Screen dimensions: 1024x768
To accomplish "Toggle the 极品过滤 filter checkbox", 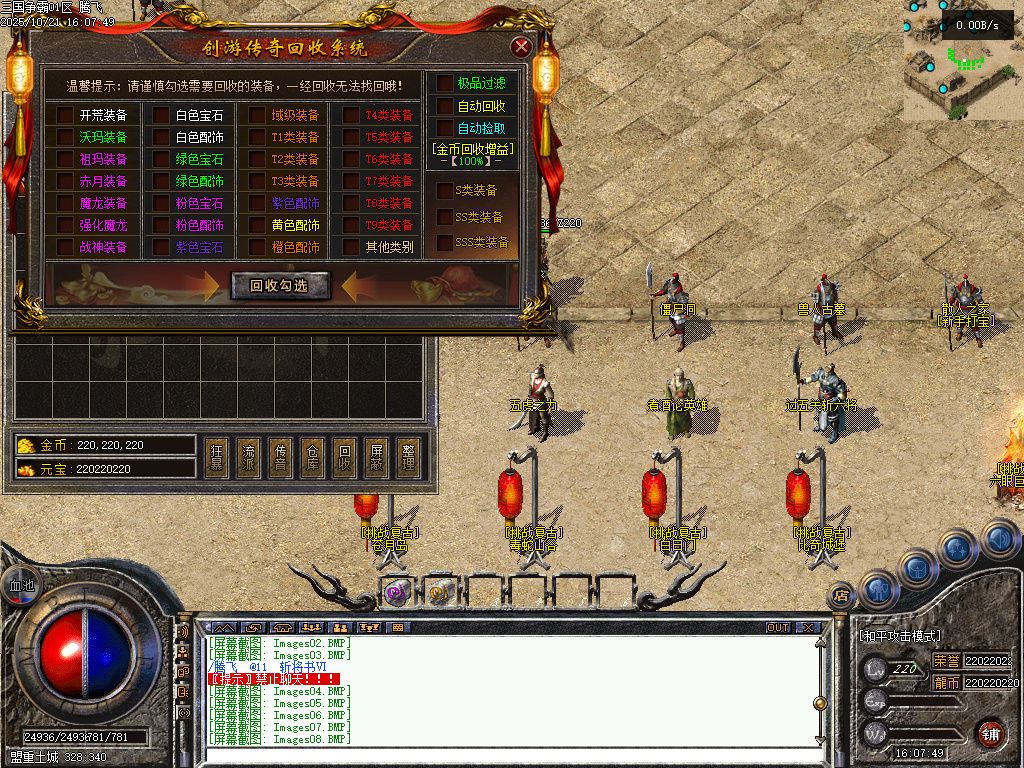I will point(444,84).
